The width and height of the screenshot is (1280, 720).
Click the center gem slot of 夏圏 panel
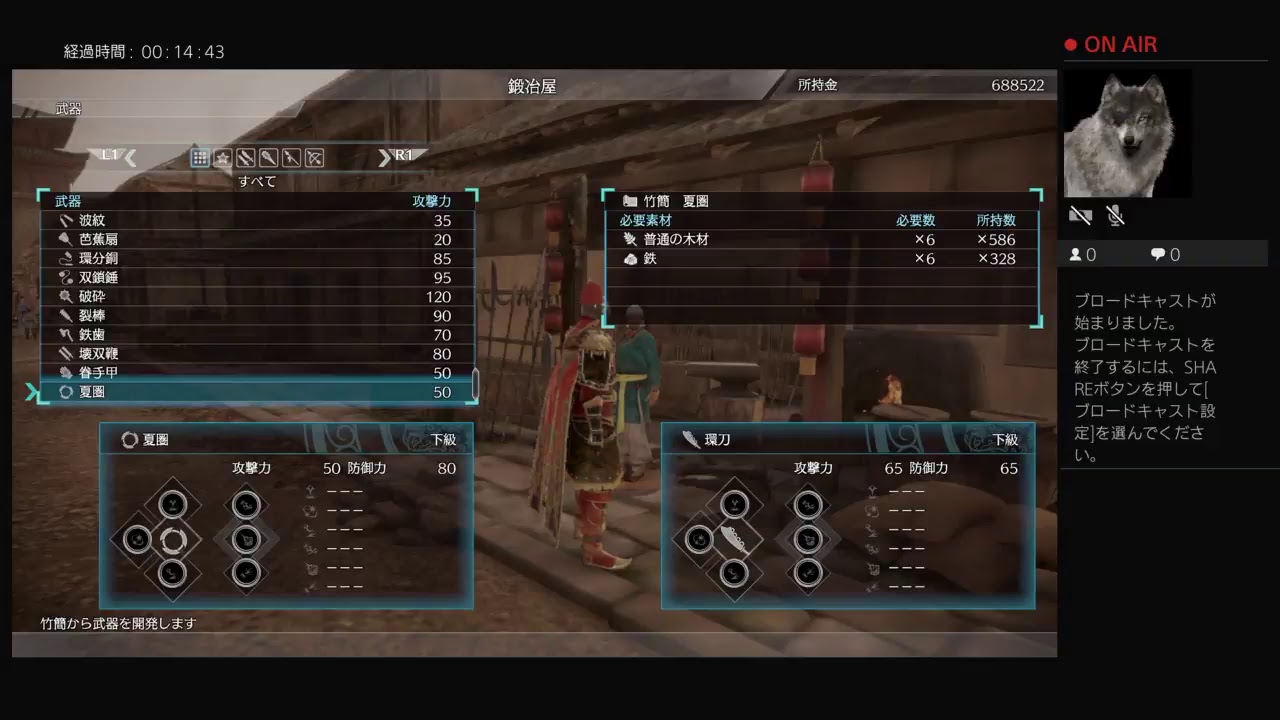coord(172,540)
